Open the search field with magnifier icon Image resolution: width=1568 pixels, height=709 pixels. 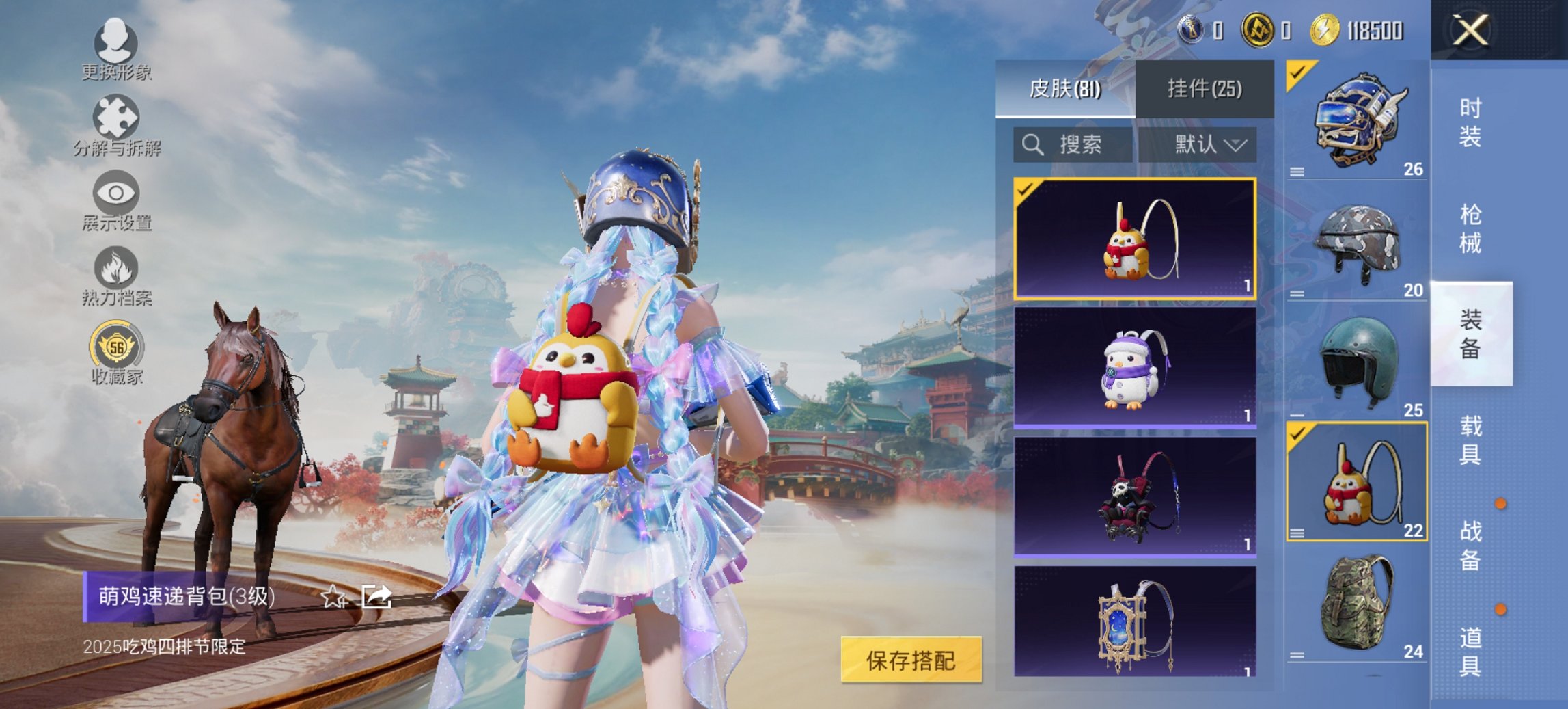pyautogui.click(x=1073, y=146)
